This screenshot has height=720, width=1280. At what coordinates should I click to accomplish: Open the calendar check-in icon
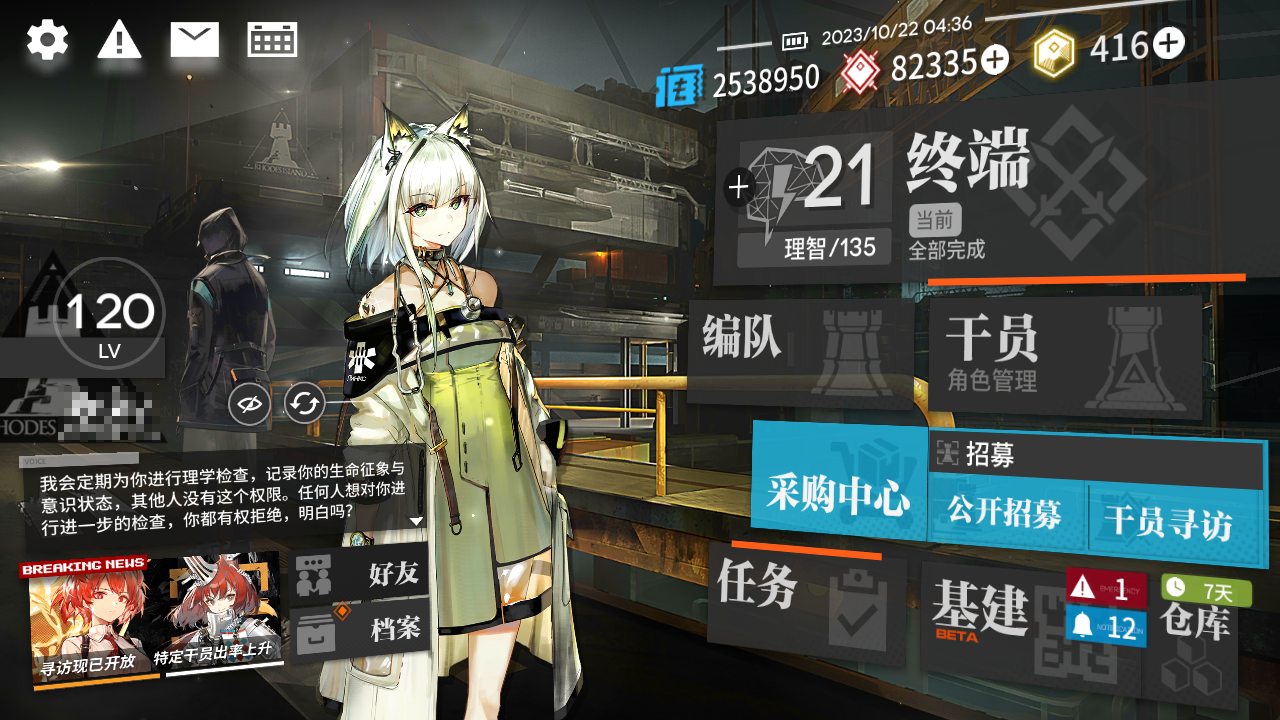[x=272, y=40]
